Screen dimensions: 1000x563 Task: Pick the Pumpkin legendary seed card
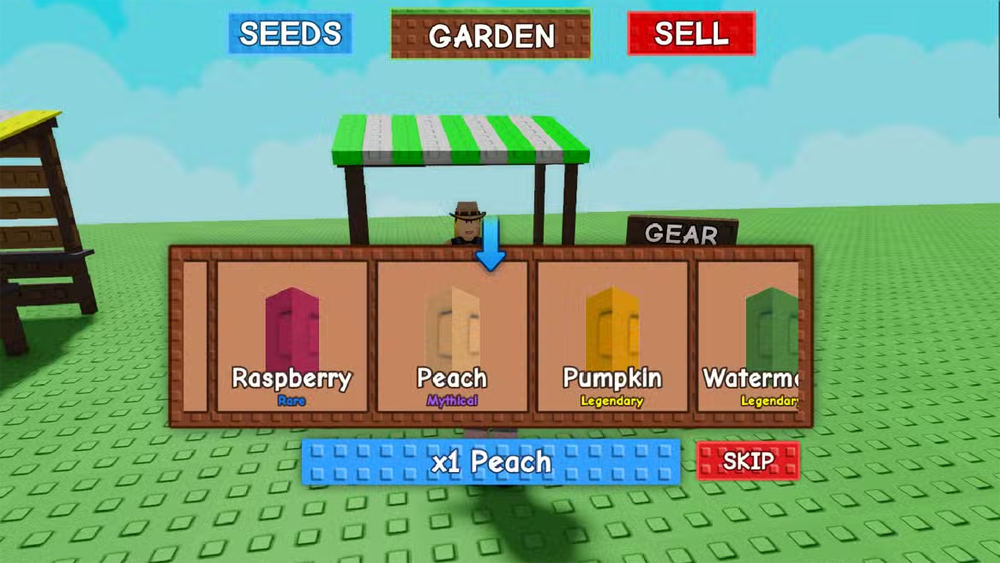pyautogui.click(x=612, y=336)
